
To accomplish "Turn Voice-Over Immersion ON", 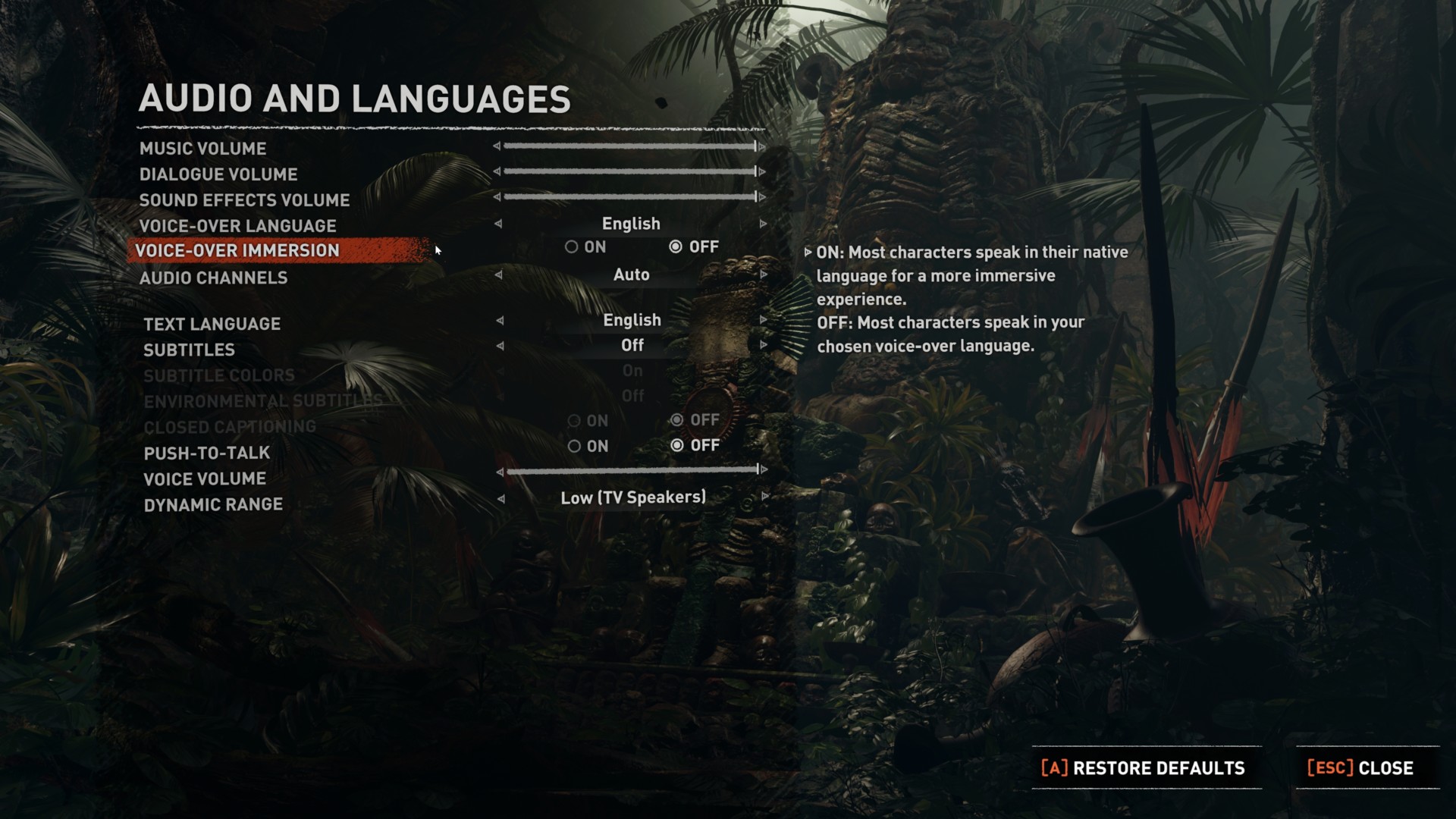I will (x=572, y=247).
